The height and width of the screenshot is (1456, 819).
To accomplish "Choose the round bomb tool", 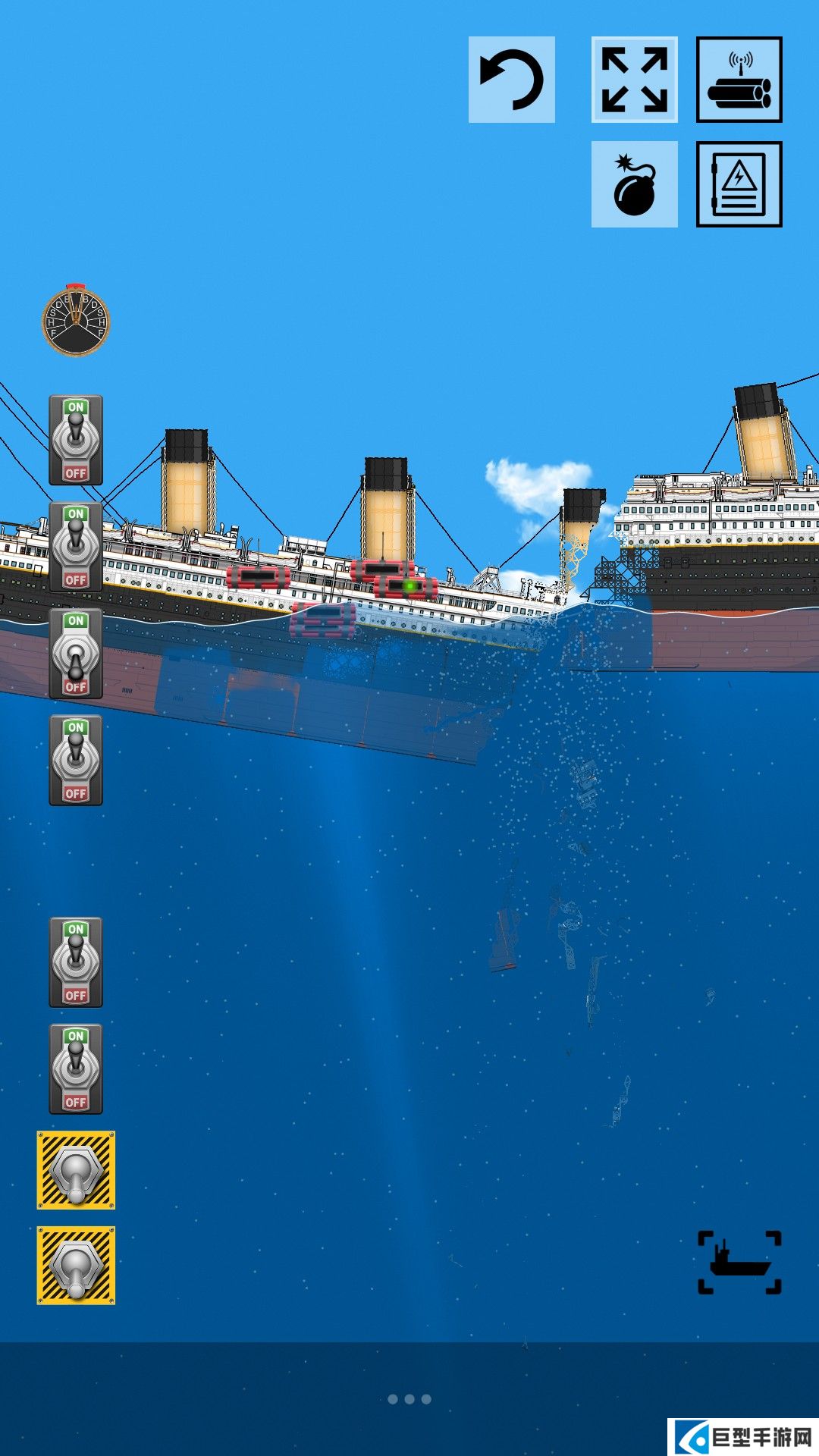I will pyautogui.click(x=634, y=184).
